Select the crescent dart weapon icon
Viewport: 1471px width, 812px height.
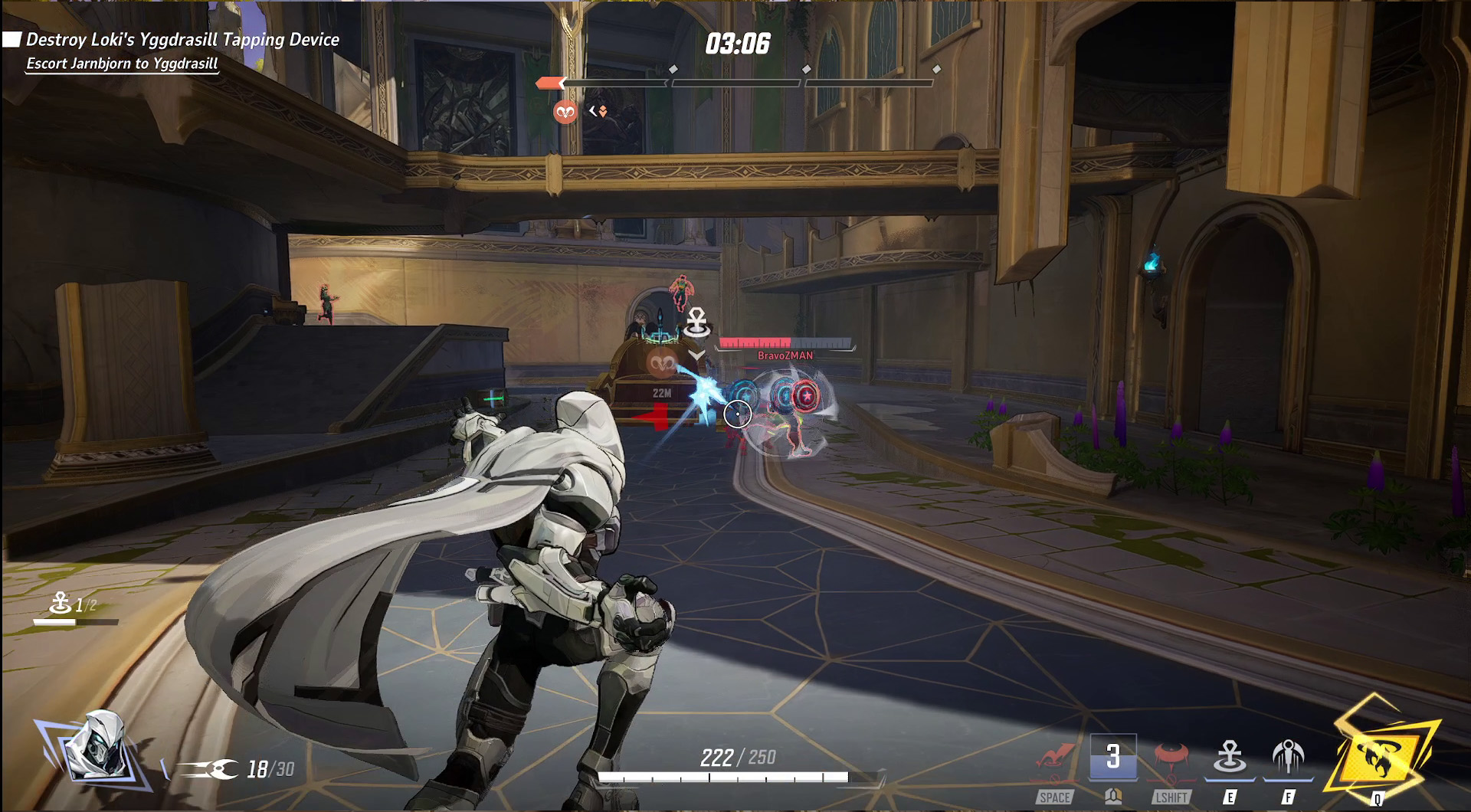pos(208,768)
